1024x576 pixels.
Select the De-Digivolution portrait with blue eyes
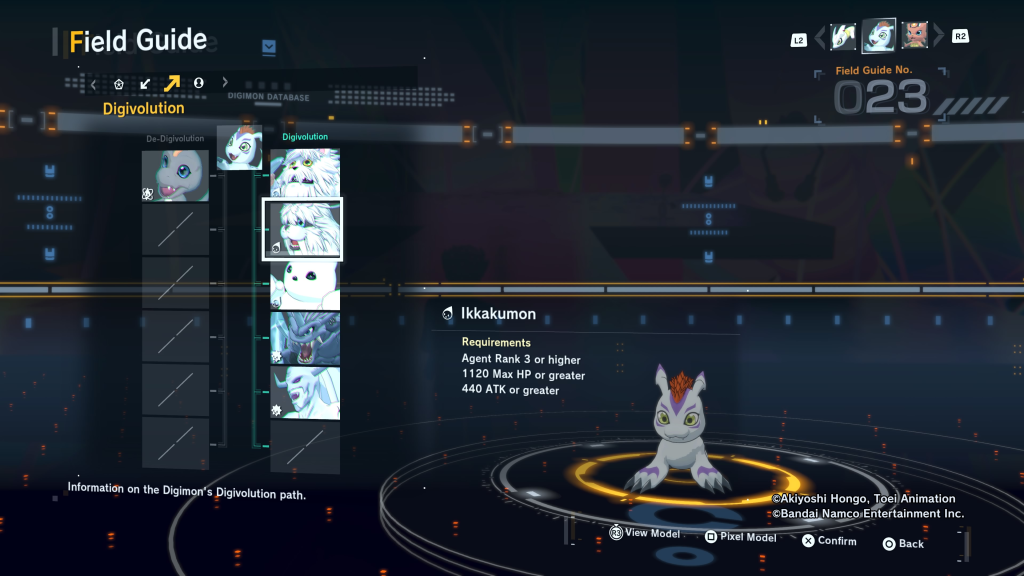click(x=175, y=175)
